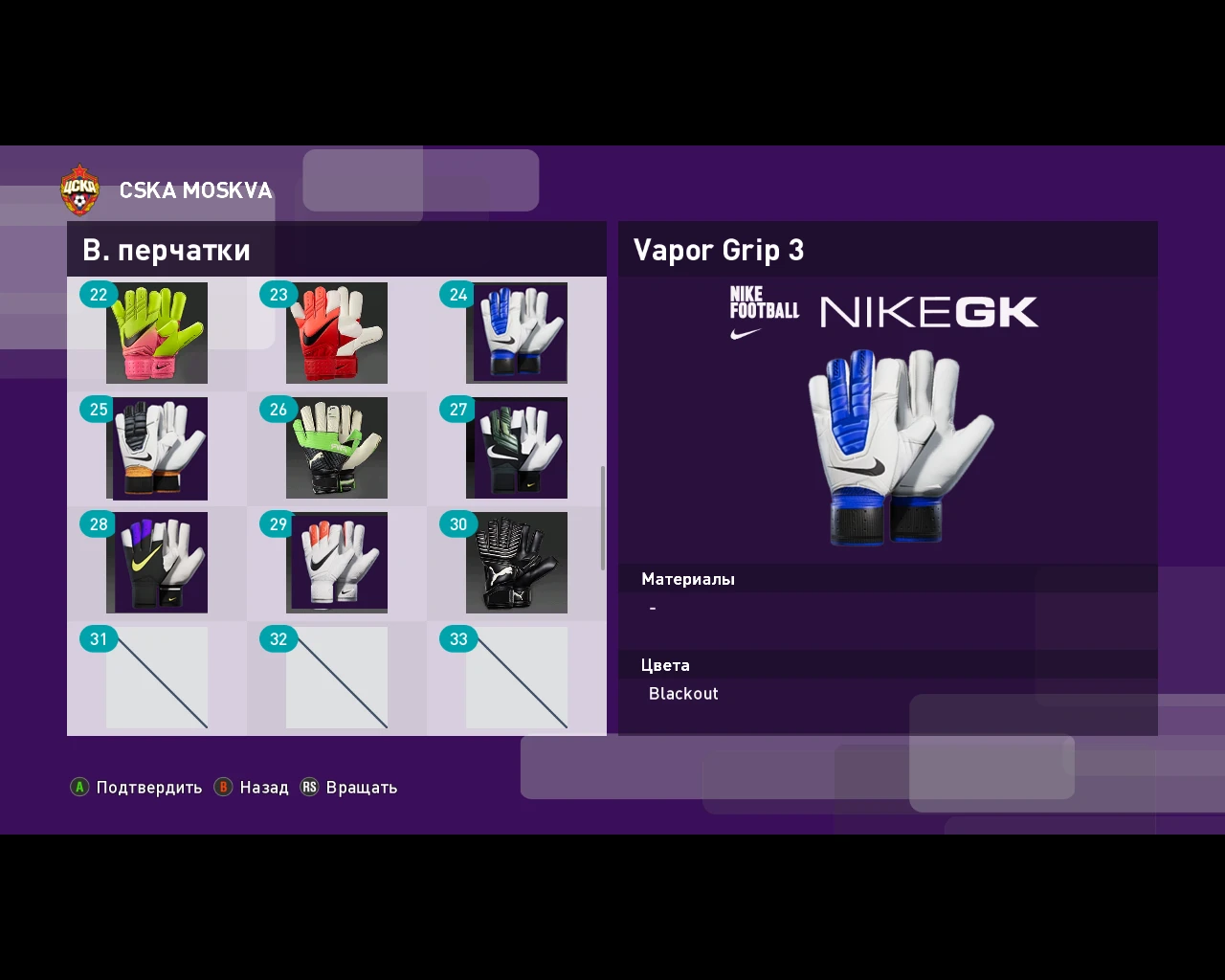
Task: Select the black Puma glove numbered 30
Action: pos(517,563)
